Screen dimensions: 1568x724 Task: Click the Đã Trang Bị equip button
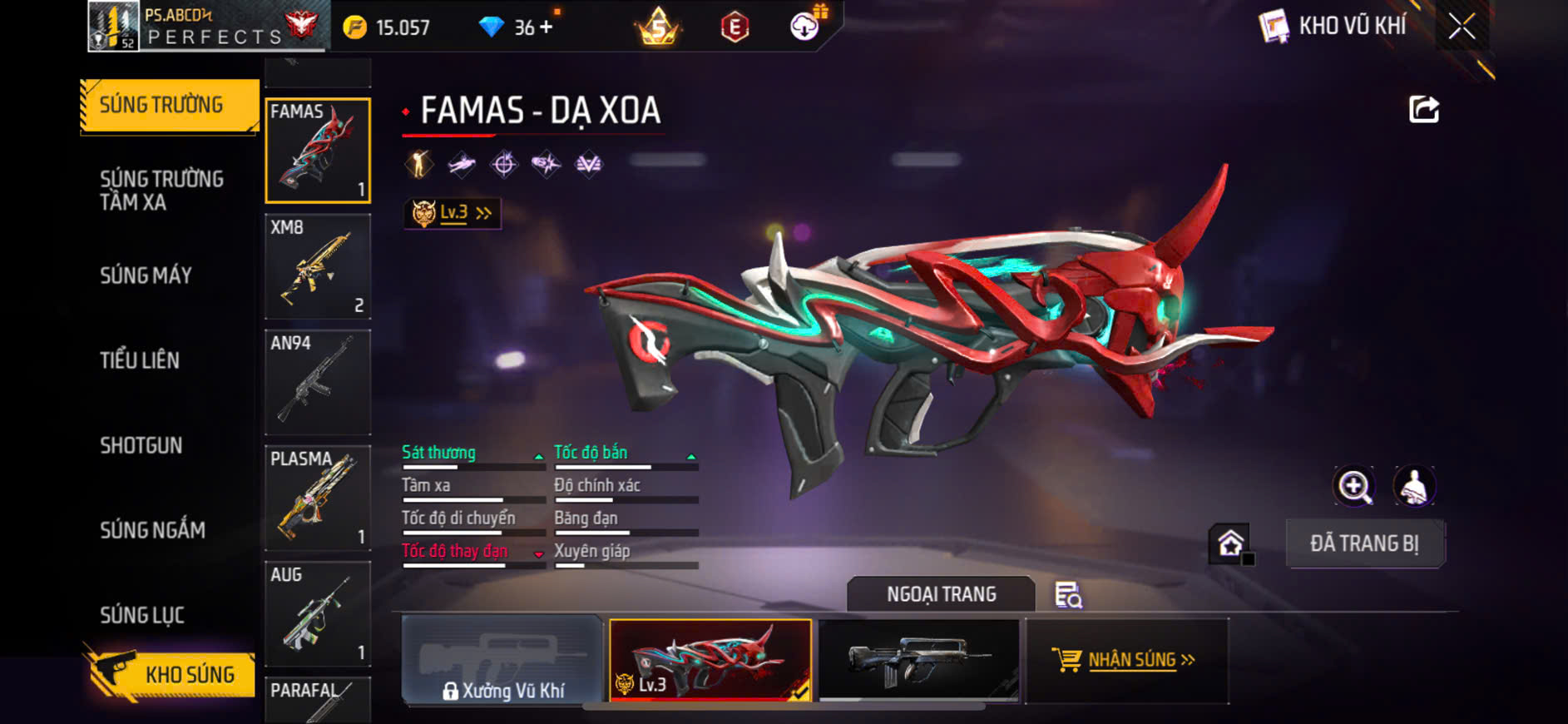click(x=1364, y=543)
